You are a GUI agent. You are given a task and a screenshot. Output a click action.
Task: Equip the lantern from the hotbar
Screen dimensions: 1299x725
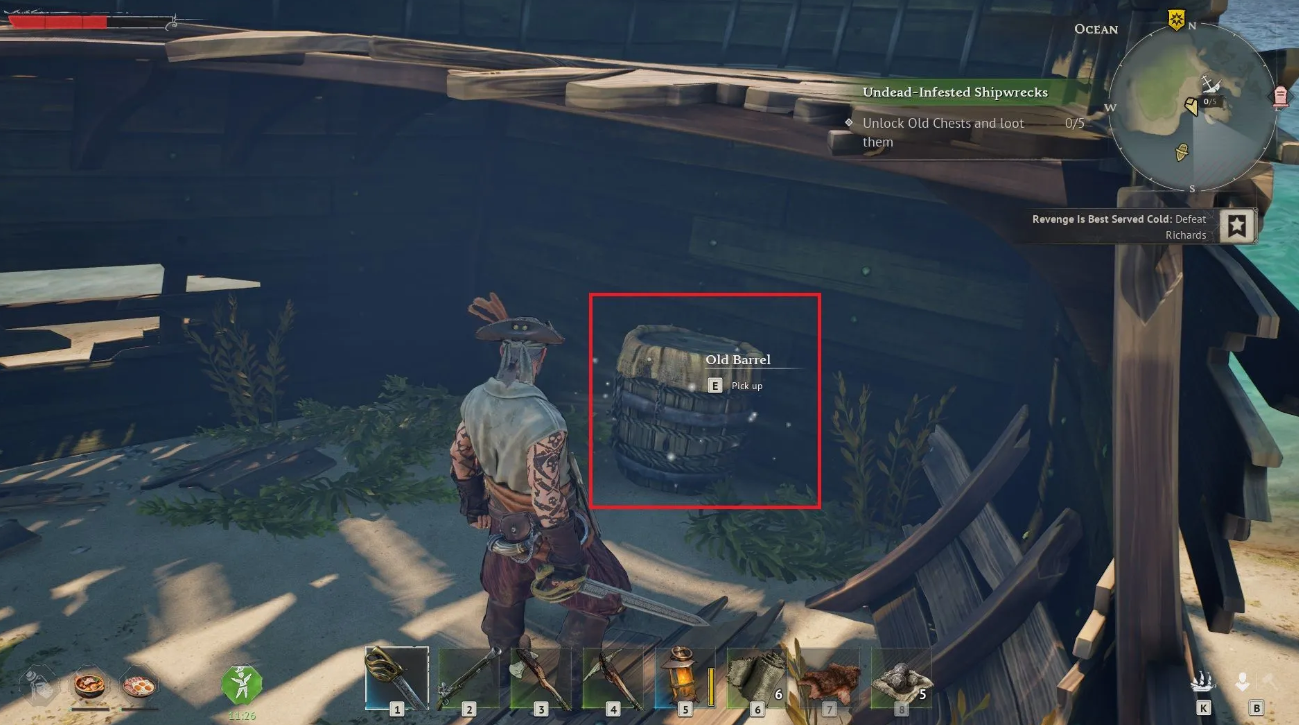(684, 677)
